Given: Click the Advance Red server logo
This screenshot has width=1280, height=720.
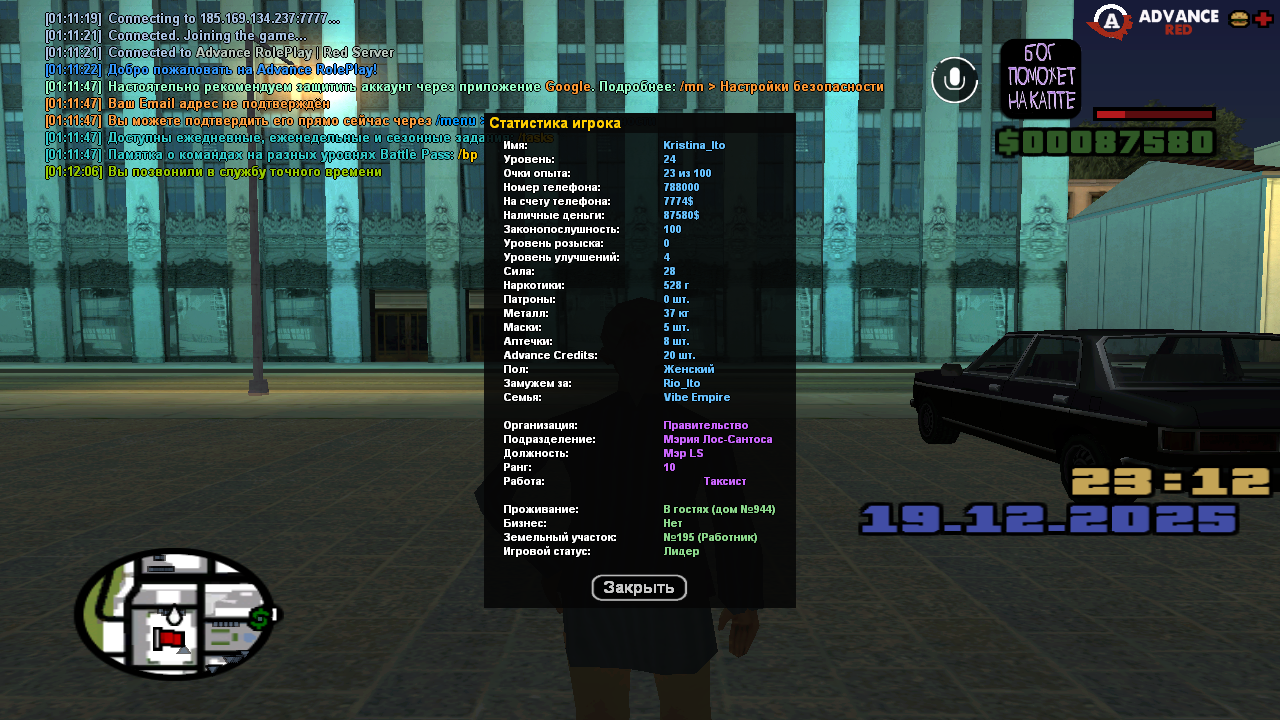Looking at the screenshot, I should pyautogui.click(x=1153, y=22).
